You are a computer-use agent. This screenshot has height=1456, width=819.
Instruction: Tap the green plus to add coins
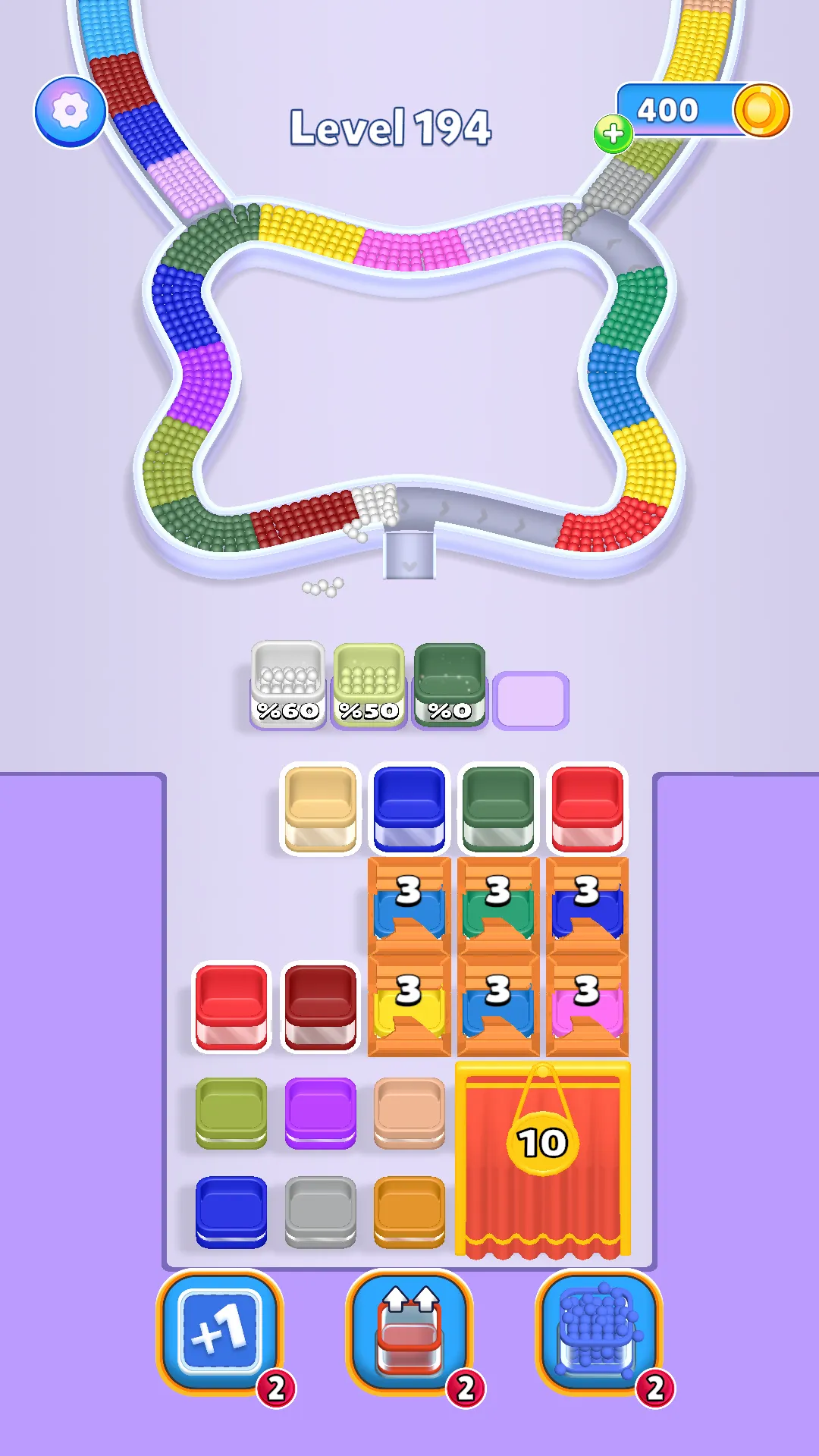click(x=613, y=134)
